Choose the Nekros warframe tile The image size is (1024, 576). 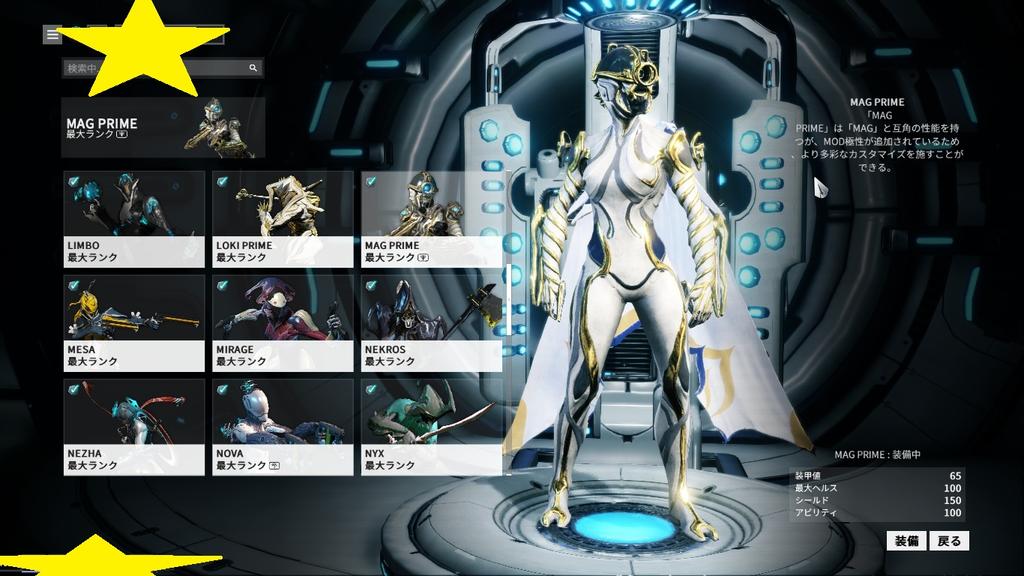tap(431, 322)
